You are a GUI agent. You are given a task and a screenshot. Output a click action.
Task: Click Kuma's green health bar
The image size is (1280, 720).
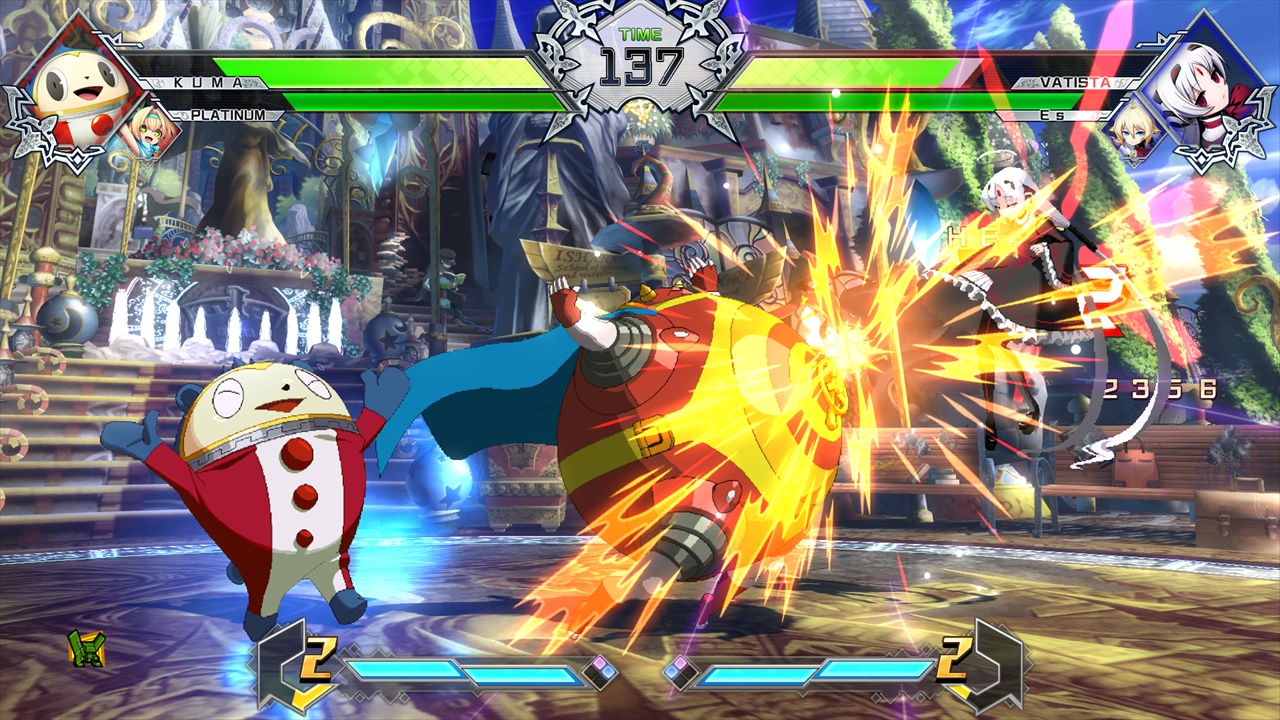tap(380, 70)
